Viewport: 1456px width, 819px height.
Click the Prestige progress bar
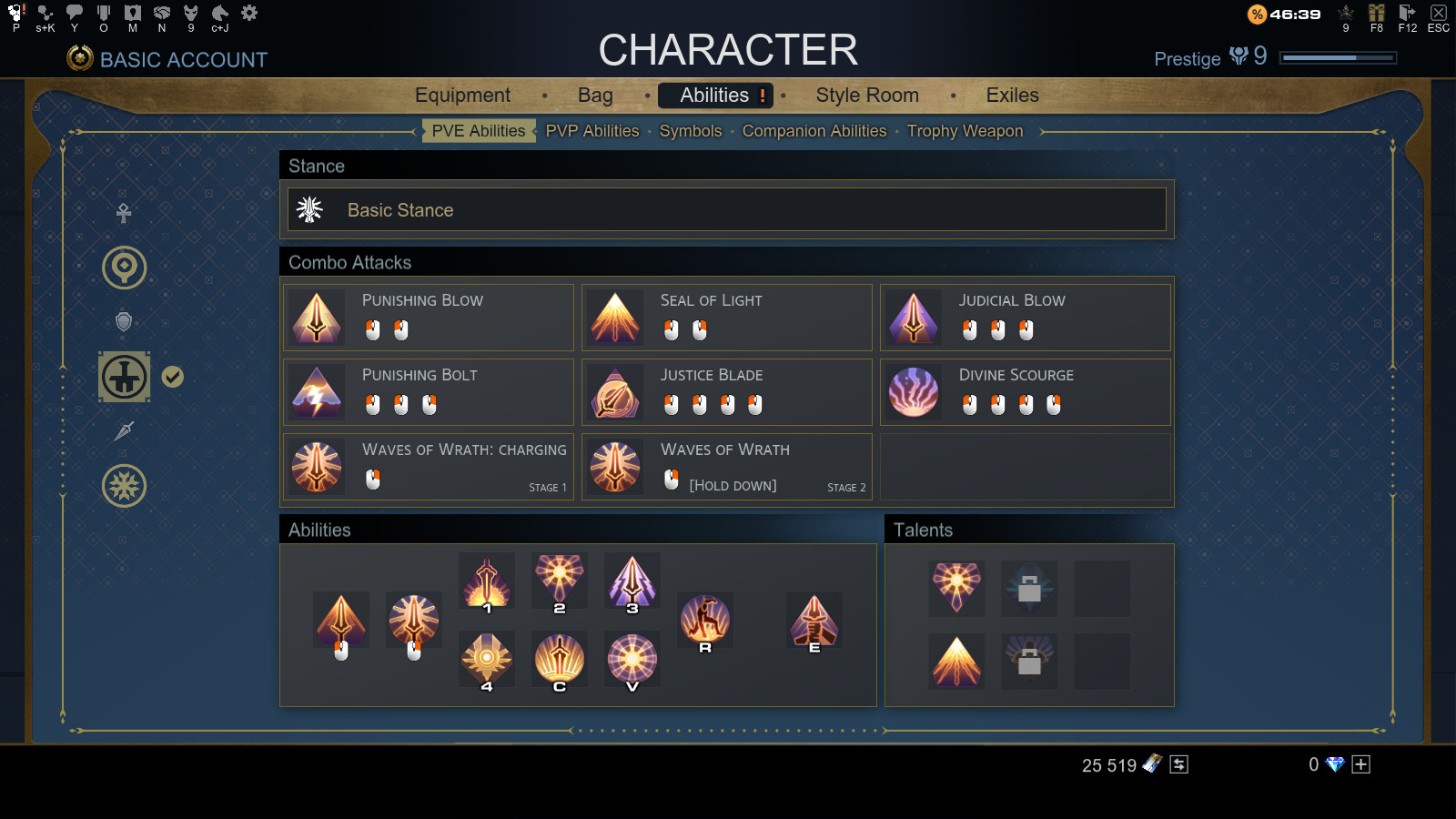[x=1339, y=56]
